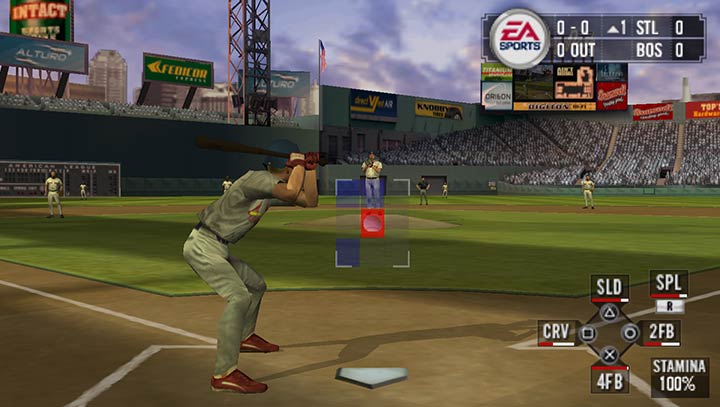This screenshot has width=720, height=407.
Task: Pick the CRV curveball pitch
Action: [557, 332]
